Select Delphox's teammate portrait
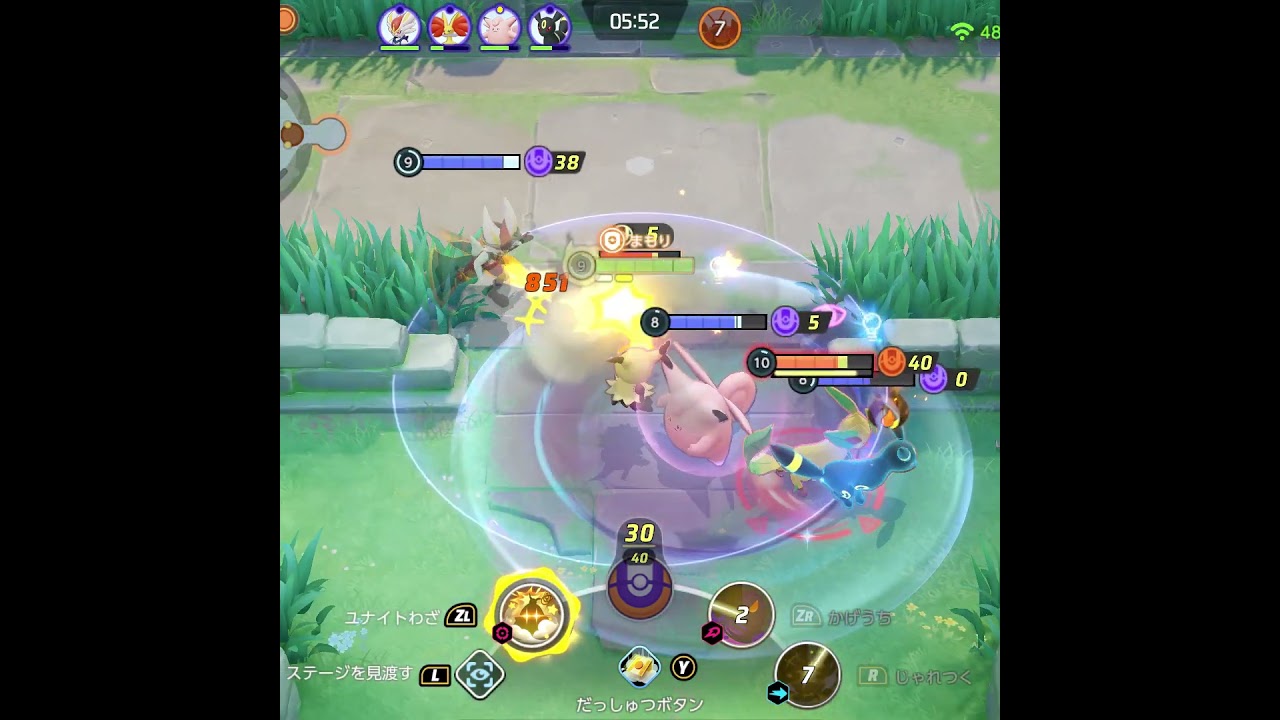Screen dimensions: 1280x720 [x=449, y=26]
